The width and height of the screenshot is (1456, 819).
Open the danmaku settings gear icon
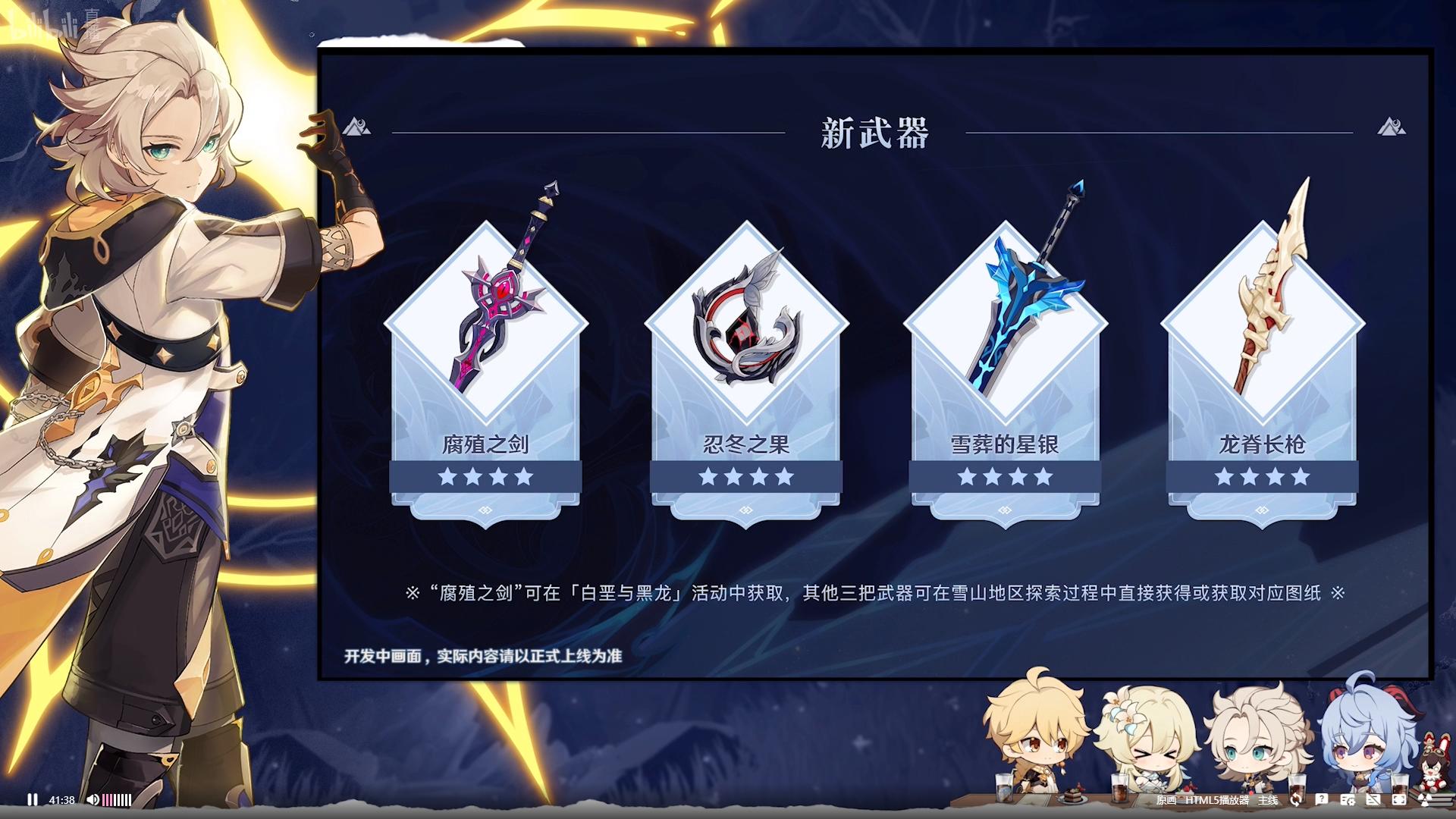tap(1348, 799)
